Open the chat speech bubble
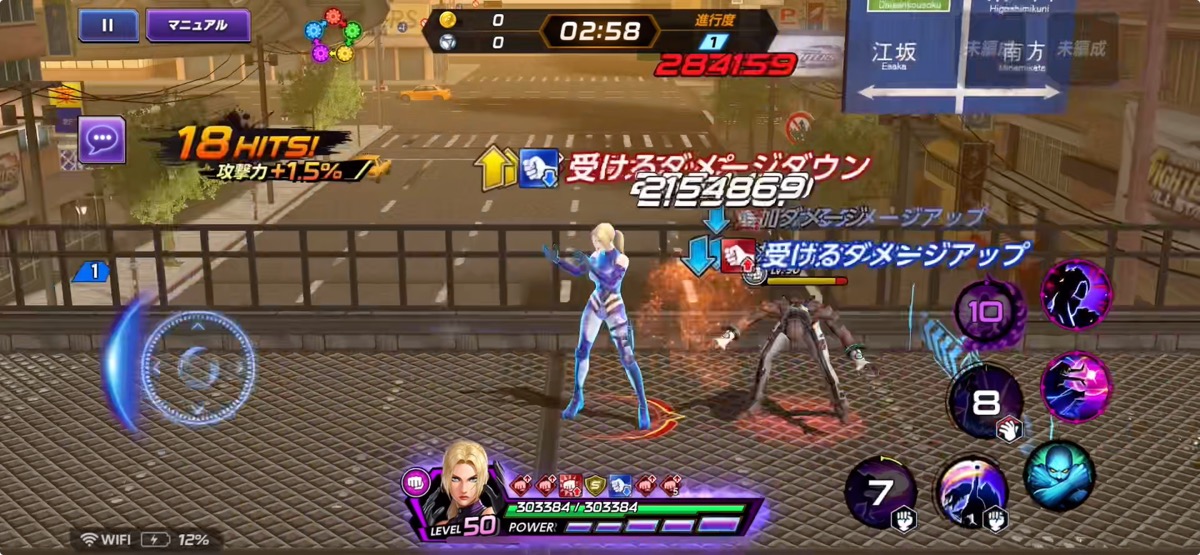 [x=102, y=140]
